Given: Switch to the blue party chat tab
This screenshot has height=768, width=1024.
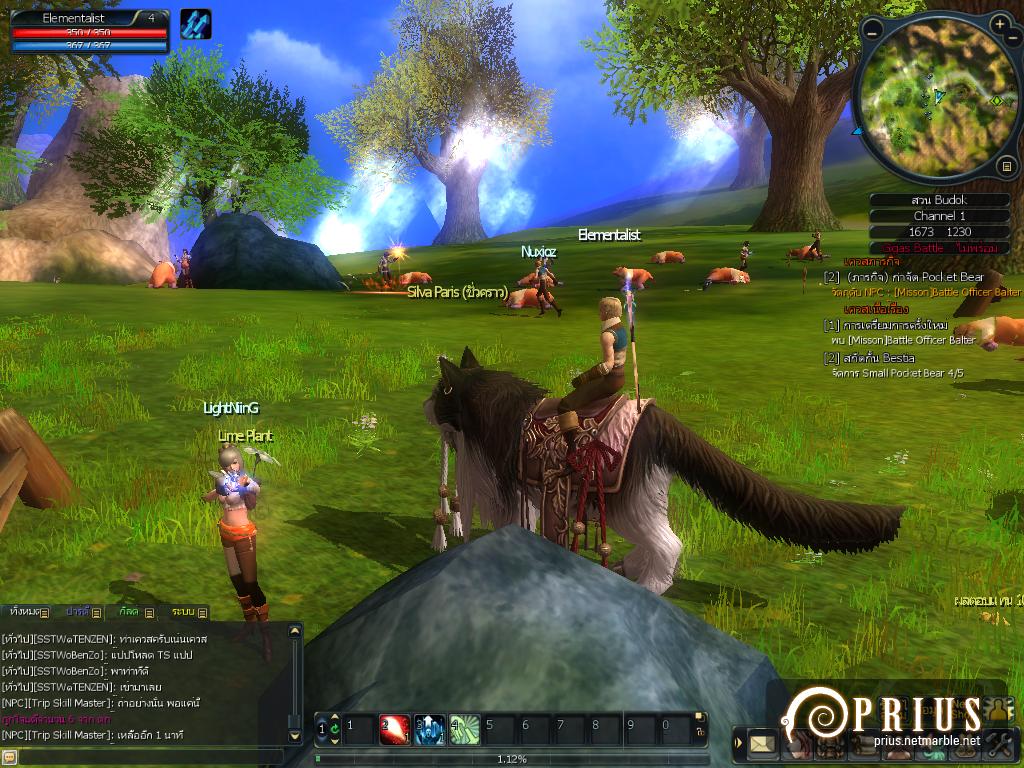Looking at the screenshot, I should [x=82, y=611].
